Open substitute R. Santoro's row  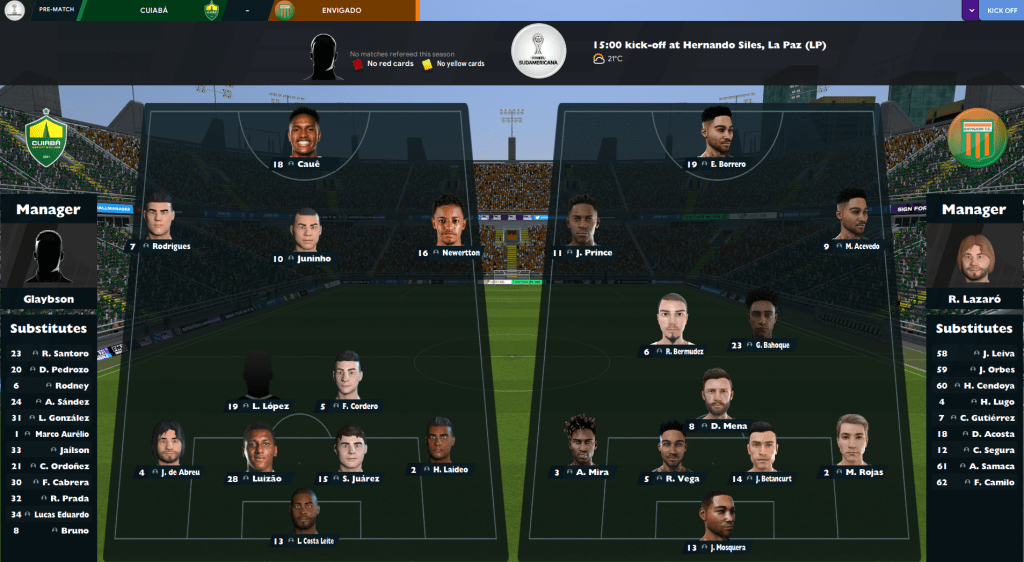pyautogui.click(x=49, y=353)
